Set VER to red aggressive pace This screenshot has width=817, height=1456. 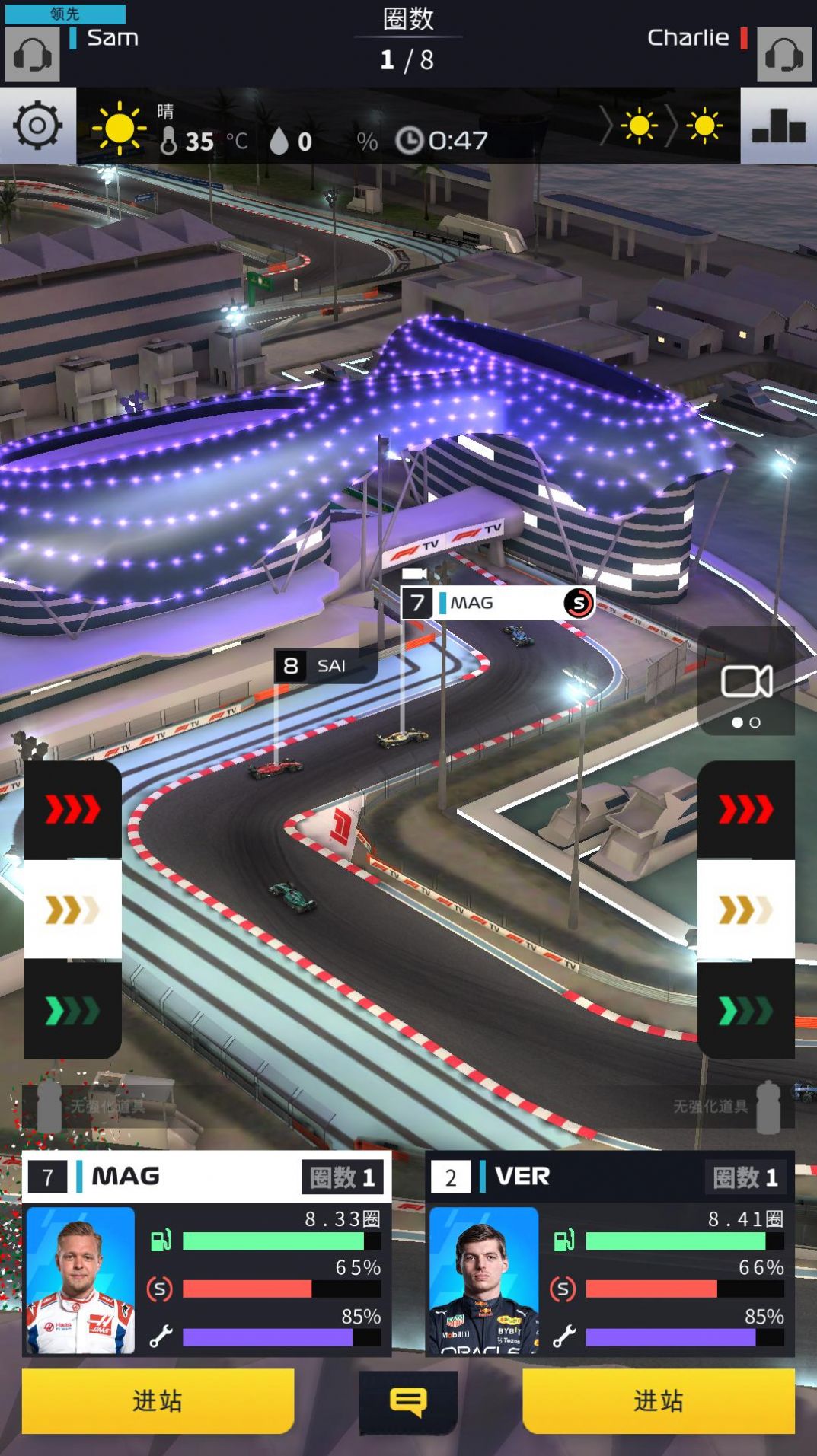pos(746,810)
